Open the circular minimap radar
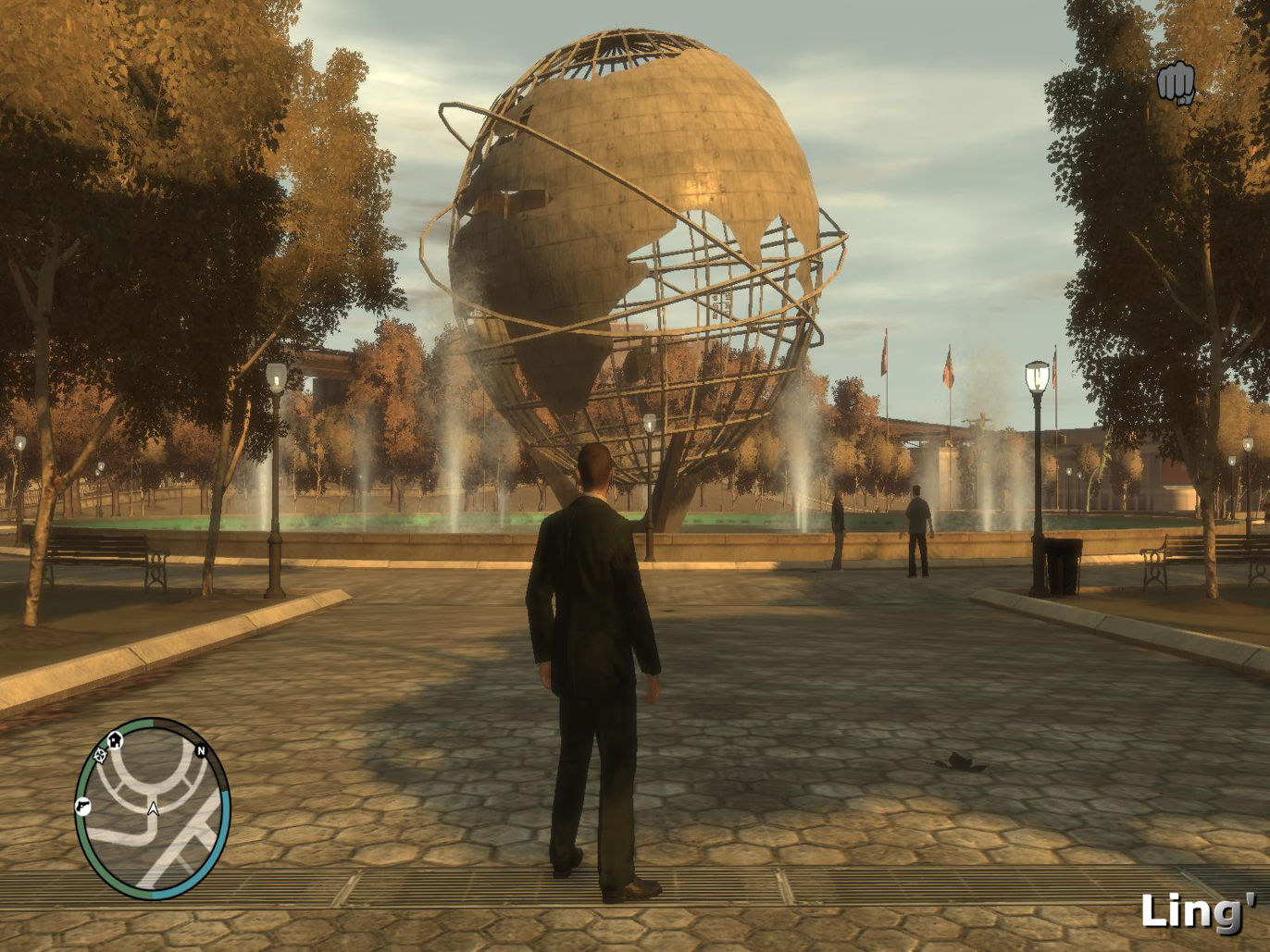Image resolution: width=1270 pixels, height=952 pixels. pos(153,808)
